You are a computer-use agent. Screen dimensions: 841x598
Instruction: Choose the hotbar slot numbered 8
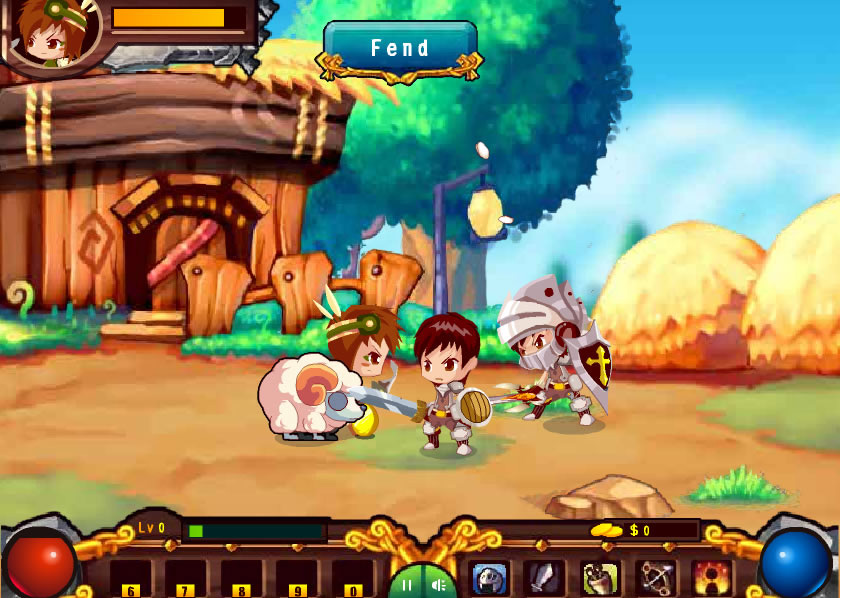point(241,579)
